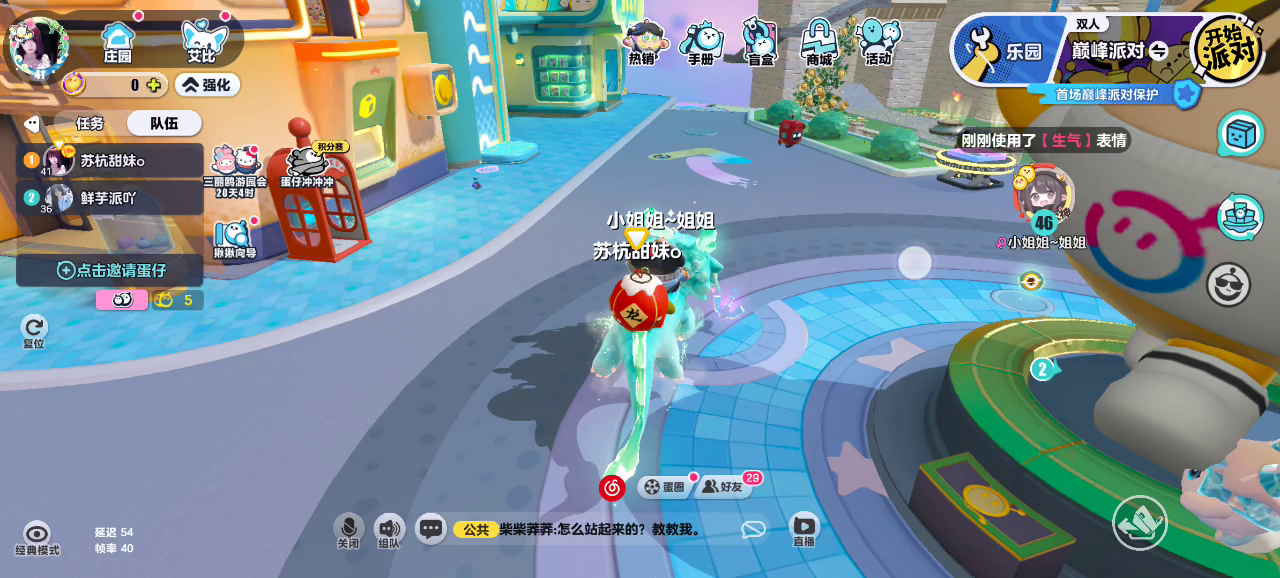Click 点击邀请蛋仔 invite button
Viewport: 1280px width, 578px height.
110,270
